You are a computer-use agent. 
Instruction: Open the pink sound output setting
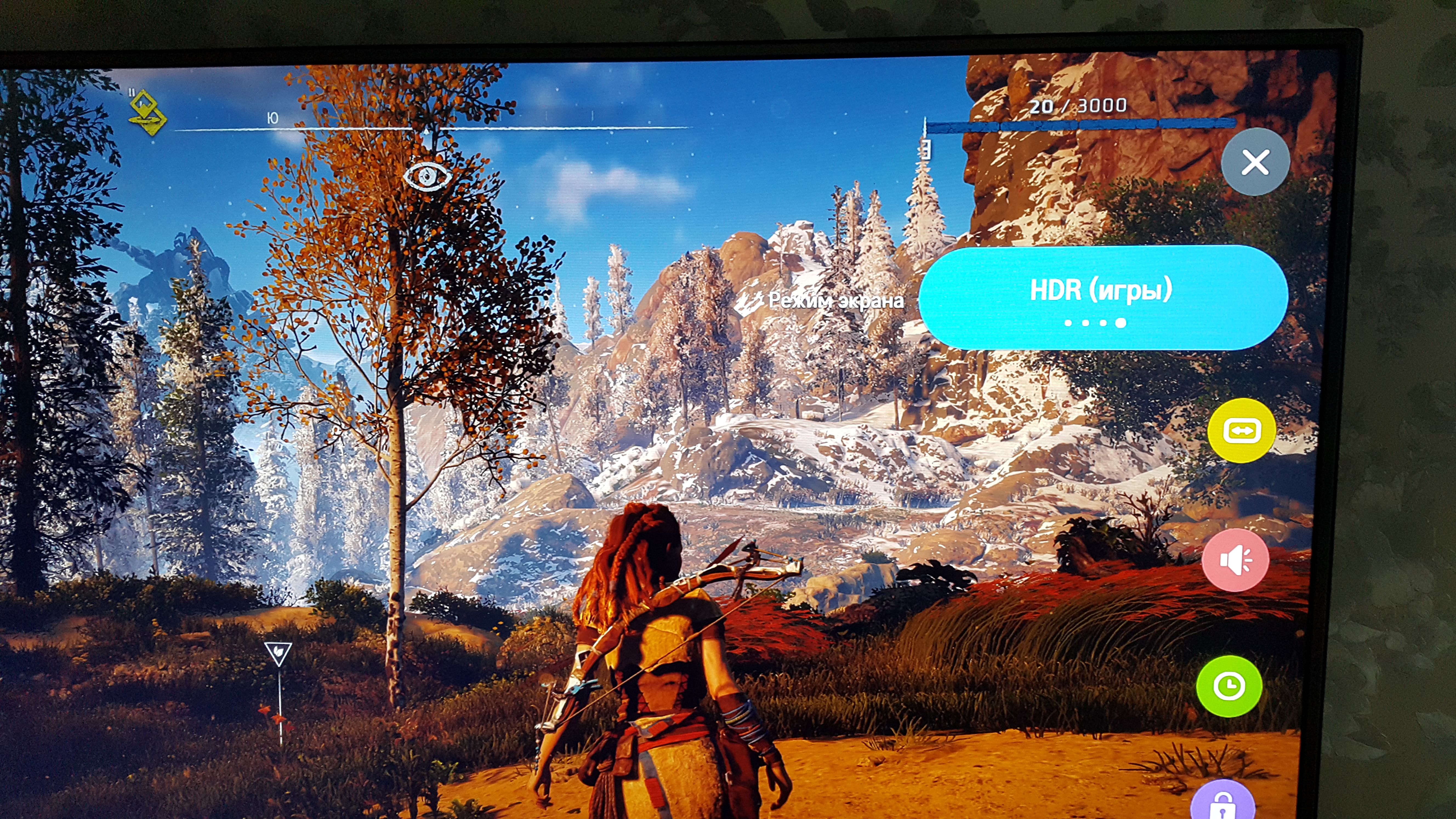coord(1235,560)
